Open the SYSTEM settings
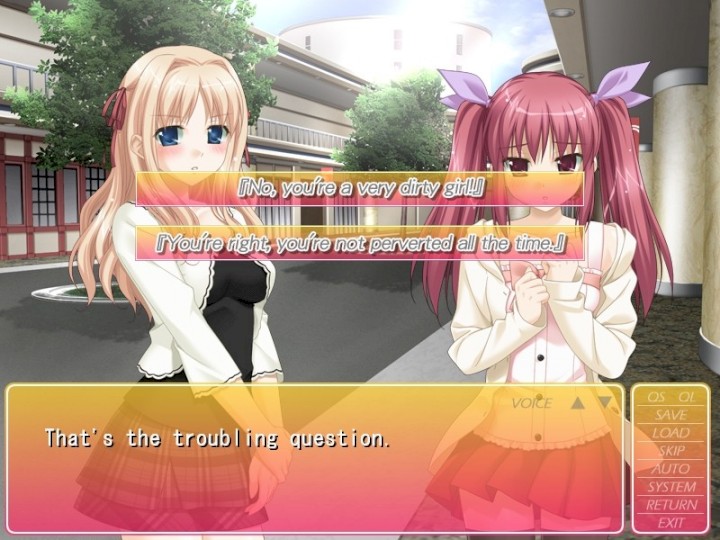This screenshot has width=720, height=540. point(671,487)
